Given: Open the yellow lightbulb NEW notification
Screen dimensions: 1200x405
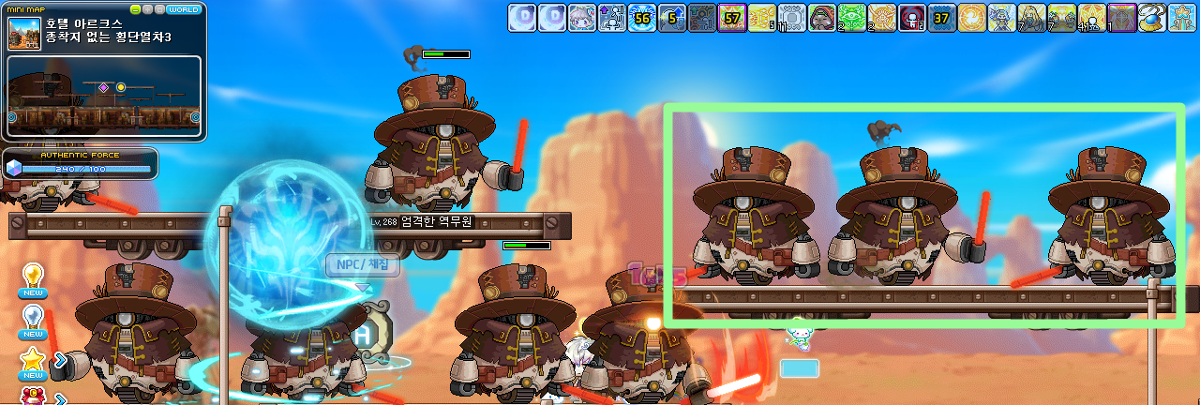Looking at the screenshot, I should (33, 275).
